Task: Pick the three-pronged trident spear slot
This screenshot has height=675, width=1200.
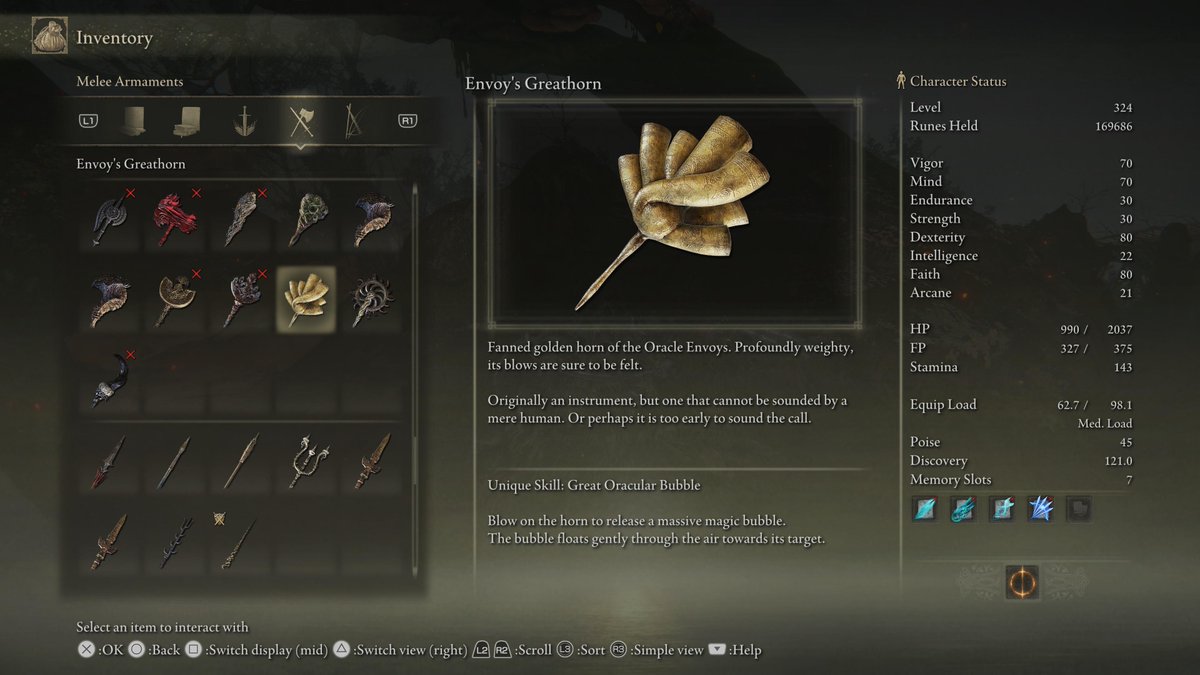Action: pyautogui.click(x=308, y=461)
